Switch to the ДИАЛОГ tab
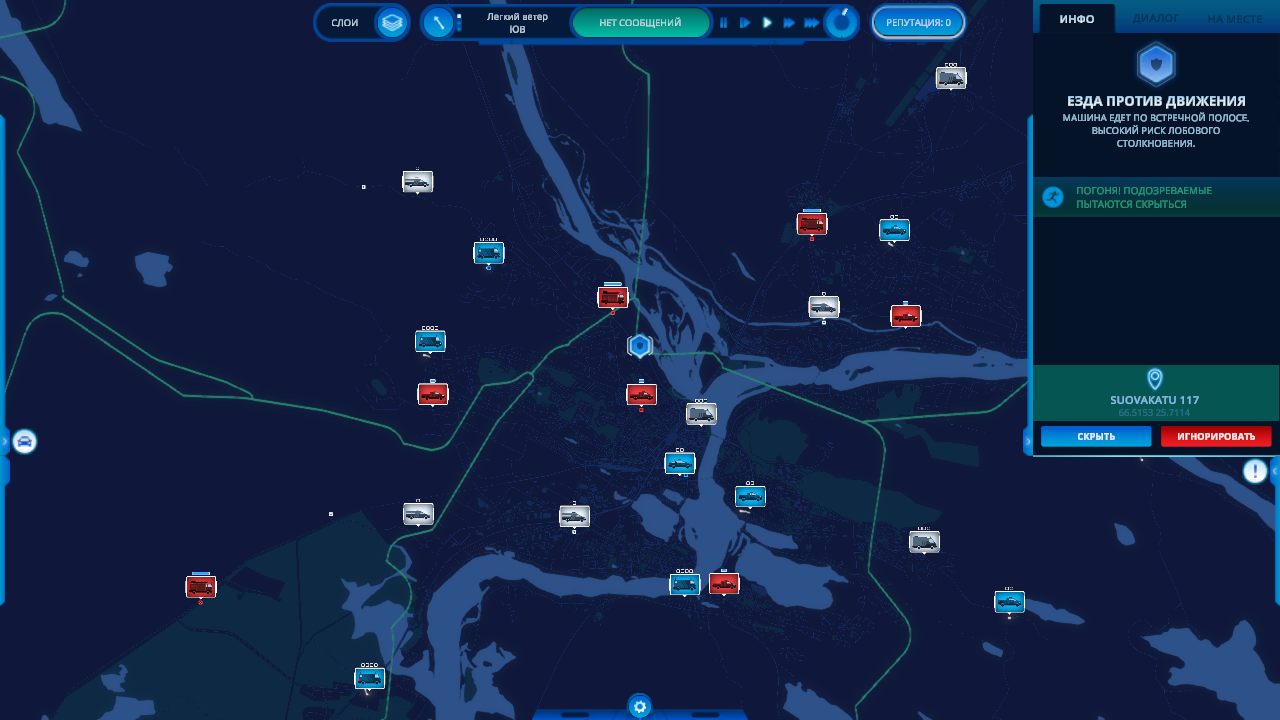Image resolution: width=1280 pixels, height=720 pixels. tap(1155, 19)
